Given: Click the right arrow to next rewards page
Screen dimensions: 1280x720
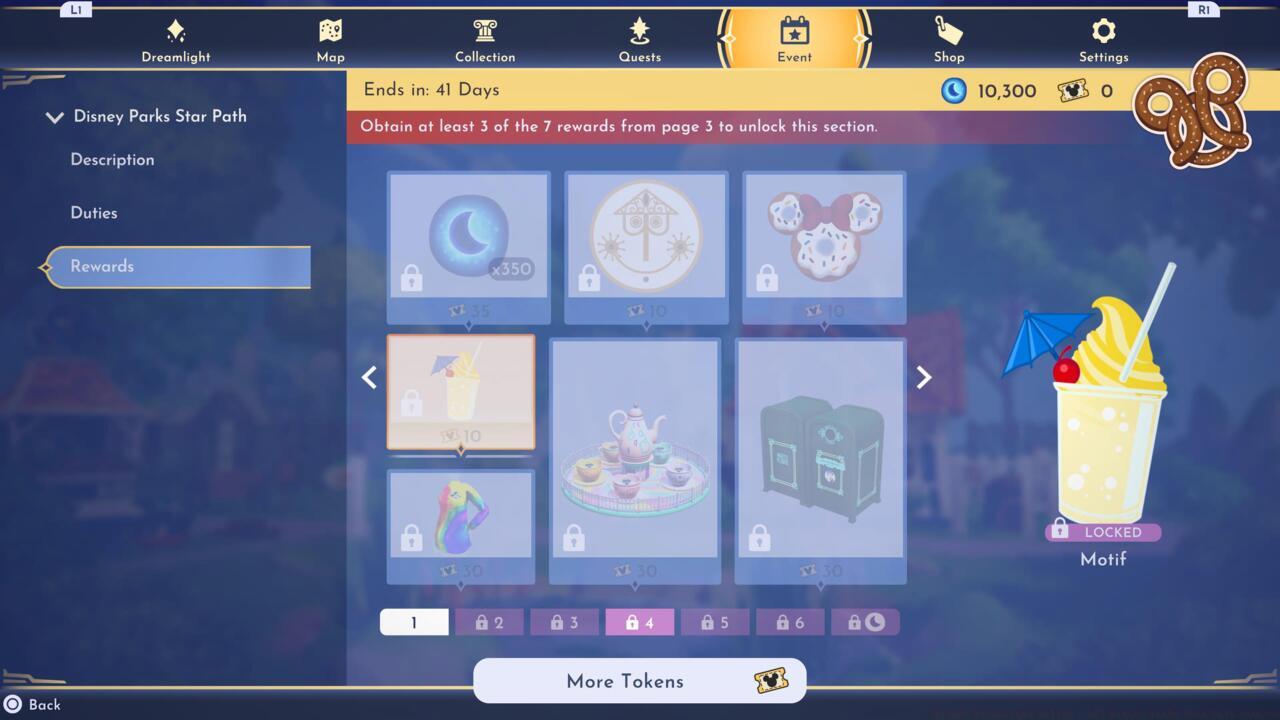Looking at the screenshot, I should pyautogui.click(x=922, y=377).
